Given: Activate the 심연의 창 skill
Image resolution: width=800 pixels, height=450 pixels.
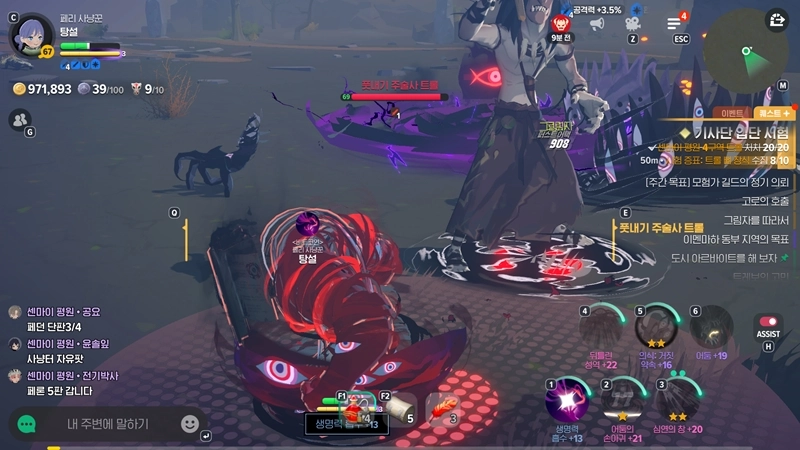Looking at the screenshot, I should (x=677, y=401).
